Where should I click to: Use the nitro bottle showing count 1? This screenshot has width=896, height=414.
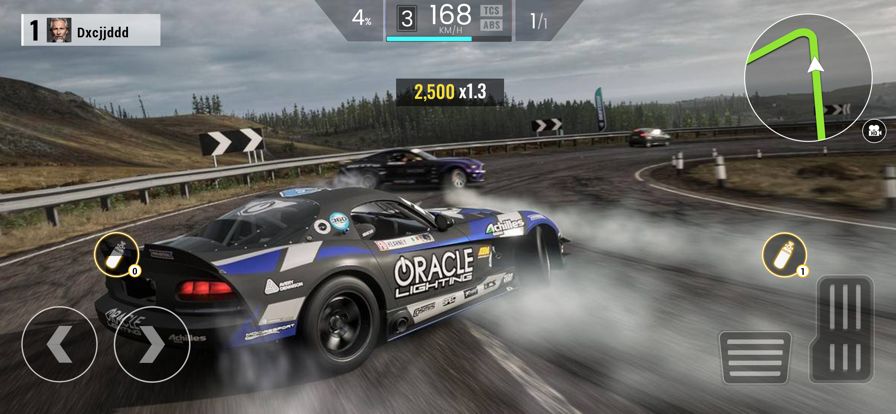(784, 254)
